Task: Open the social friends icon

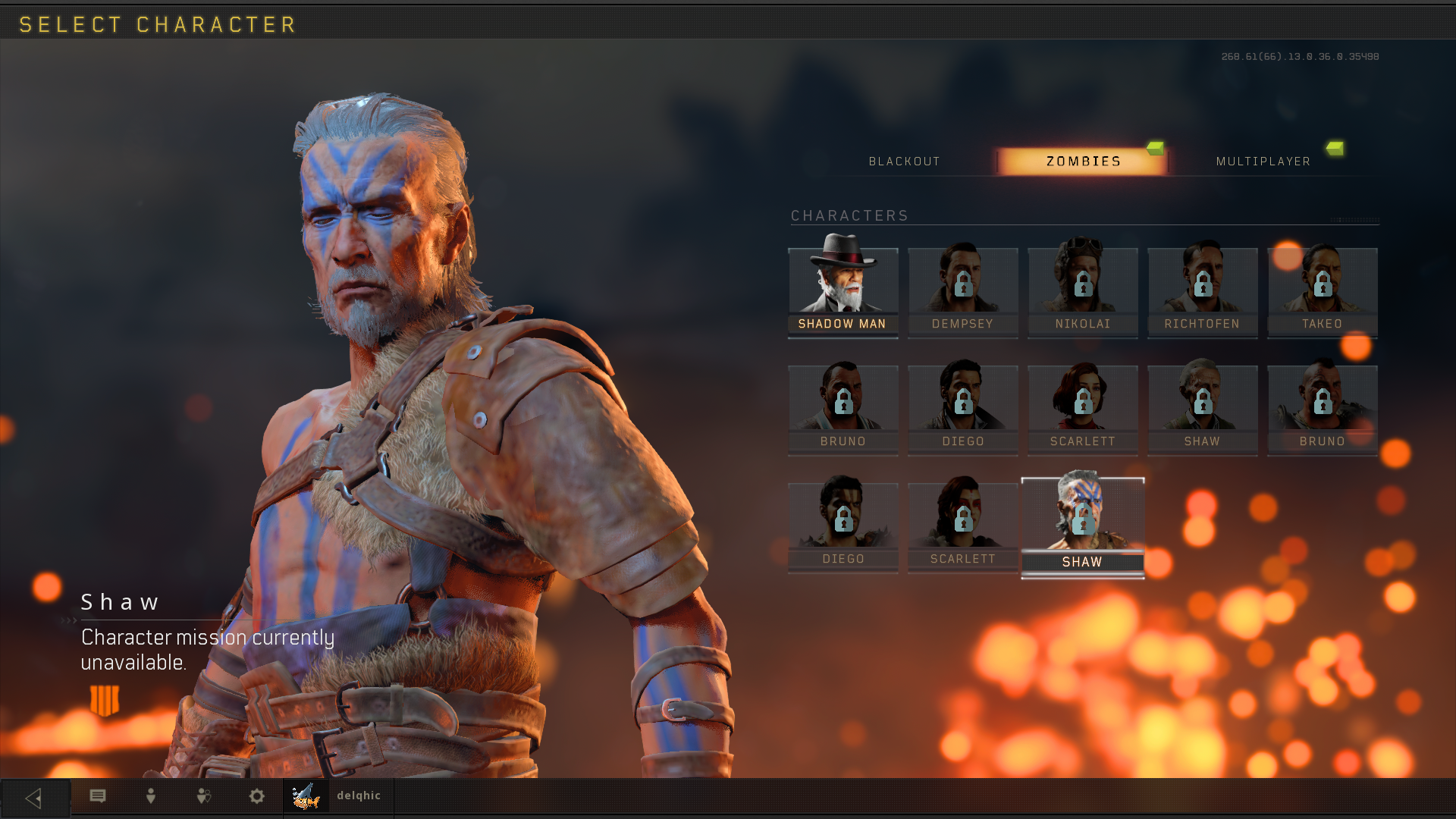Action: tap(203, 796)
